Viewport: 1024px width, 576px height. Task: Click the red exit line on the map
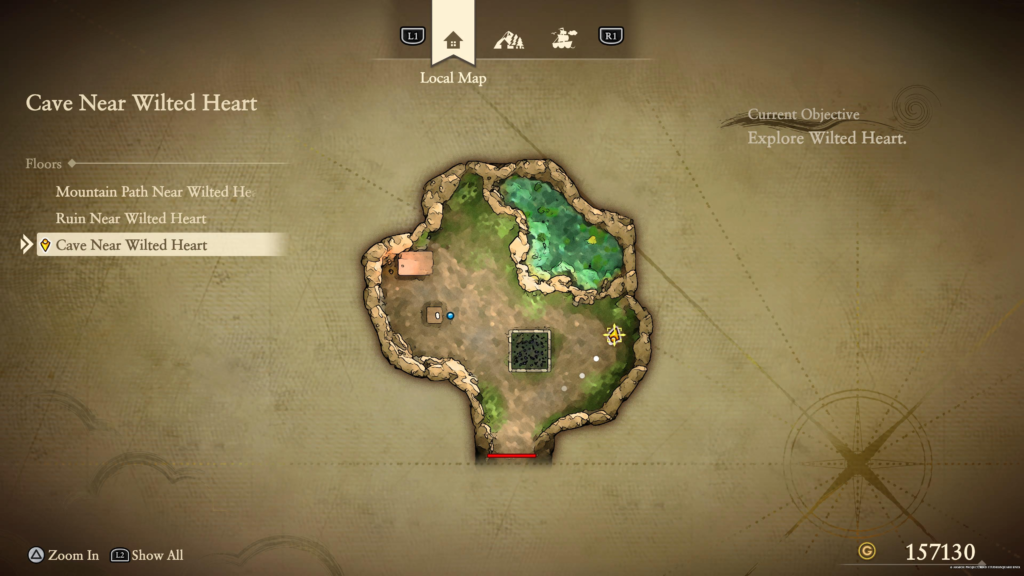click(x=511, y=456)
